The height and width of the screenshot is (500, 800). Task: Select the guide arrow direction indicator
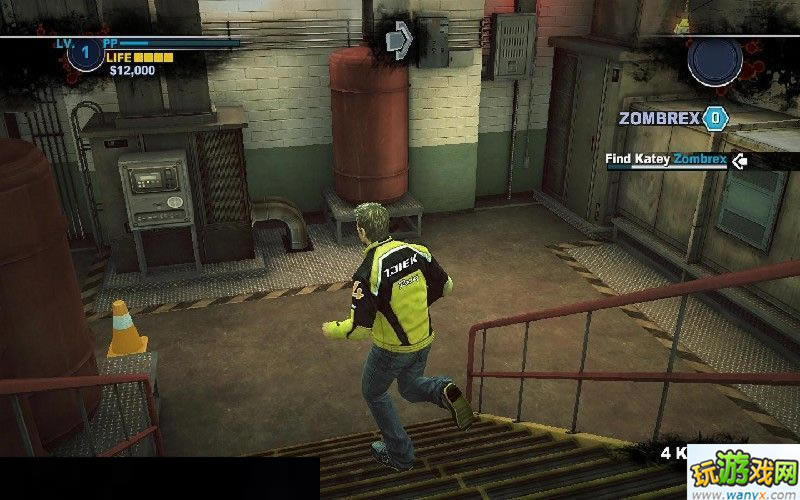(399, 40)
